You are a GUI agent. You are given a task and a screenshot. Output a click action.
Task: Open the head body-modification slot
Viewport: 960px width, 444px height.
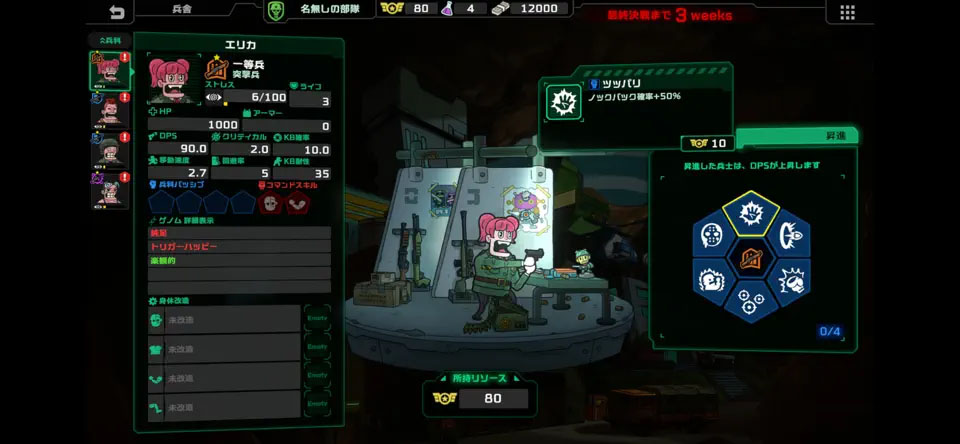224,319
